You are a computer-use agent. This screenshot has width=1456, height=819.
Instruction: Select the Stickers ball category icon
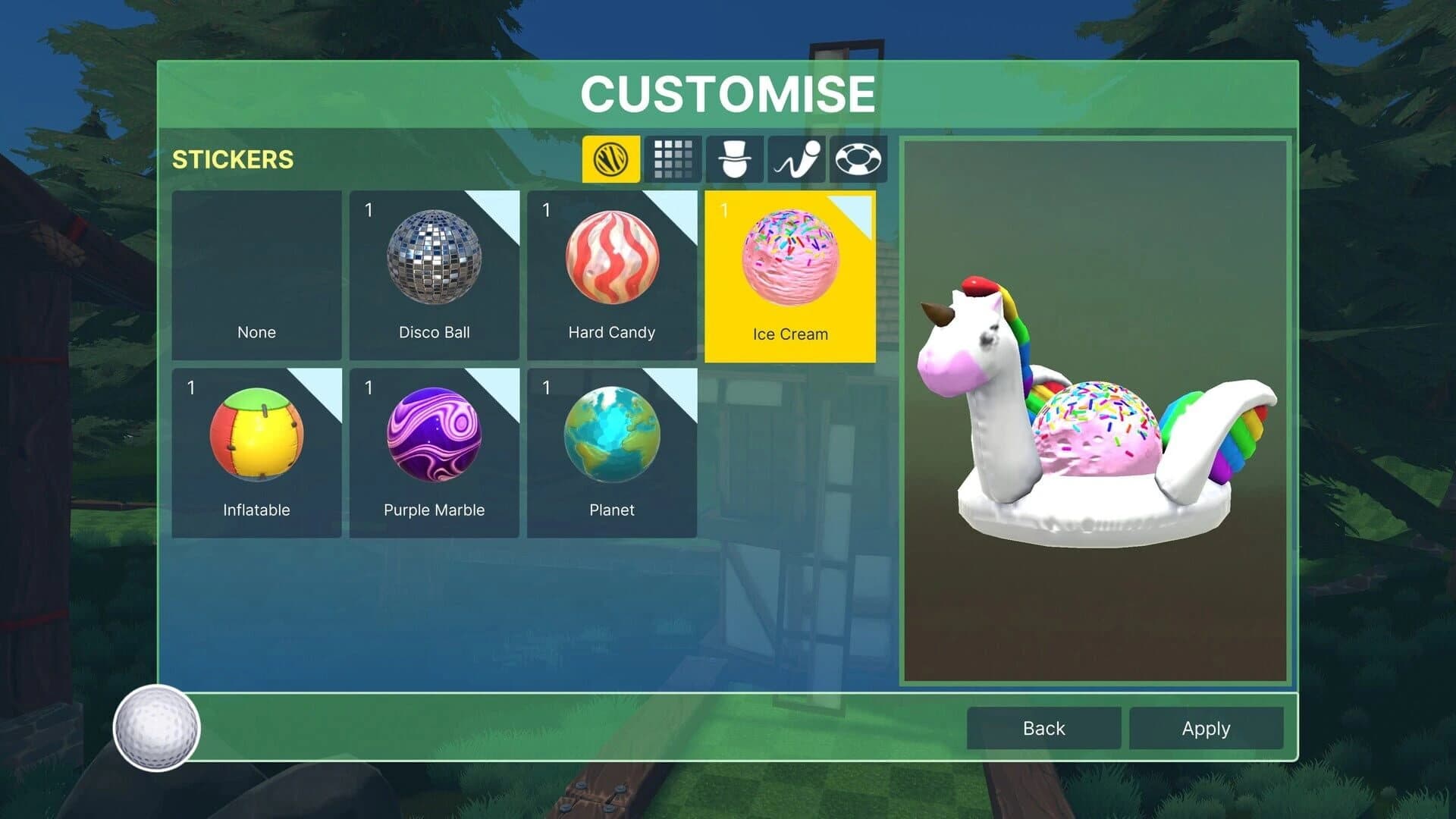point(609,160)
